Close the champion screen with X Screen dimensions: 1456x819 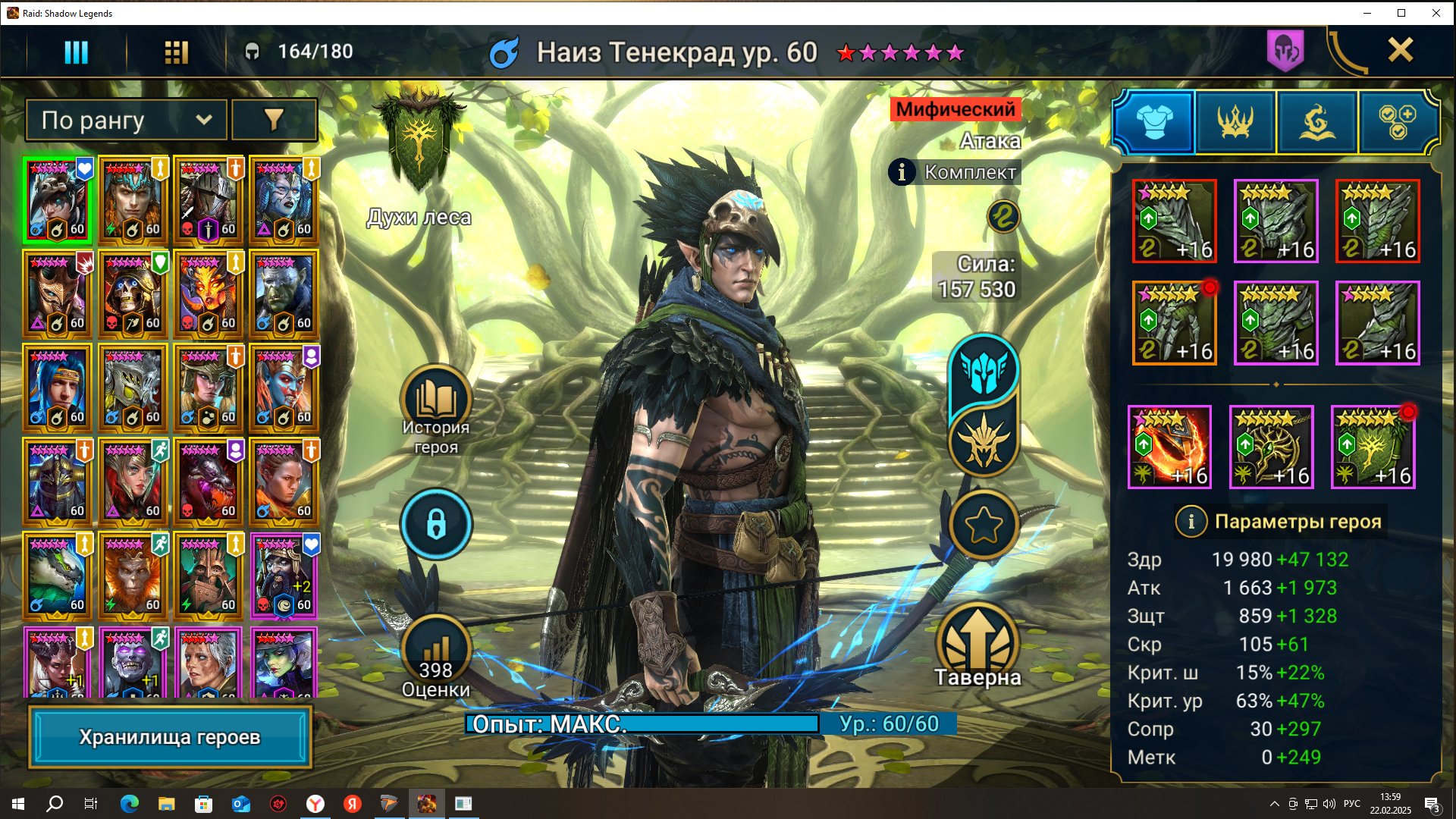(1400, 51)
